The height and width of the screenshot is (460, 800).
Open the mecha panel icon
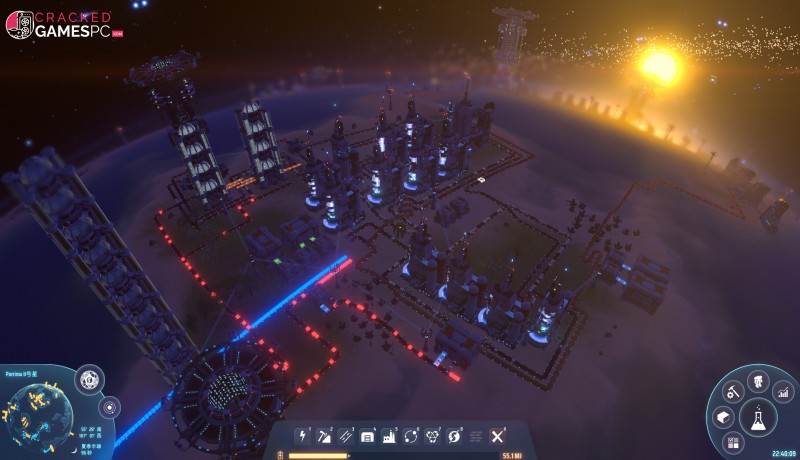[x=757, y=382]
